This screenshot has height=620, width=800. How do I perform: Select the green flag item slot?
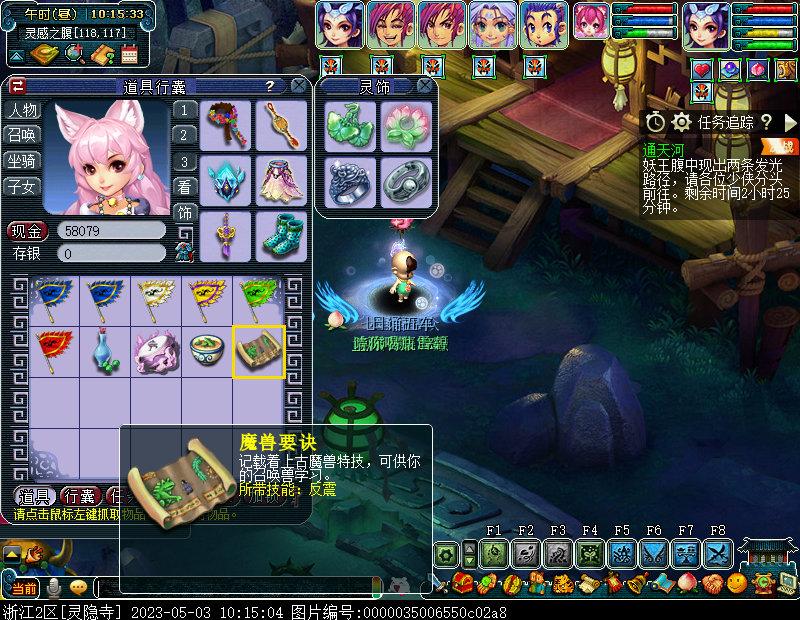pos(258,299)
